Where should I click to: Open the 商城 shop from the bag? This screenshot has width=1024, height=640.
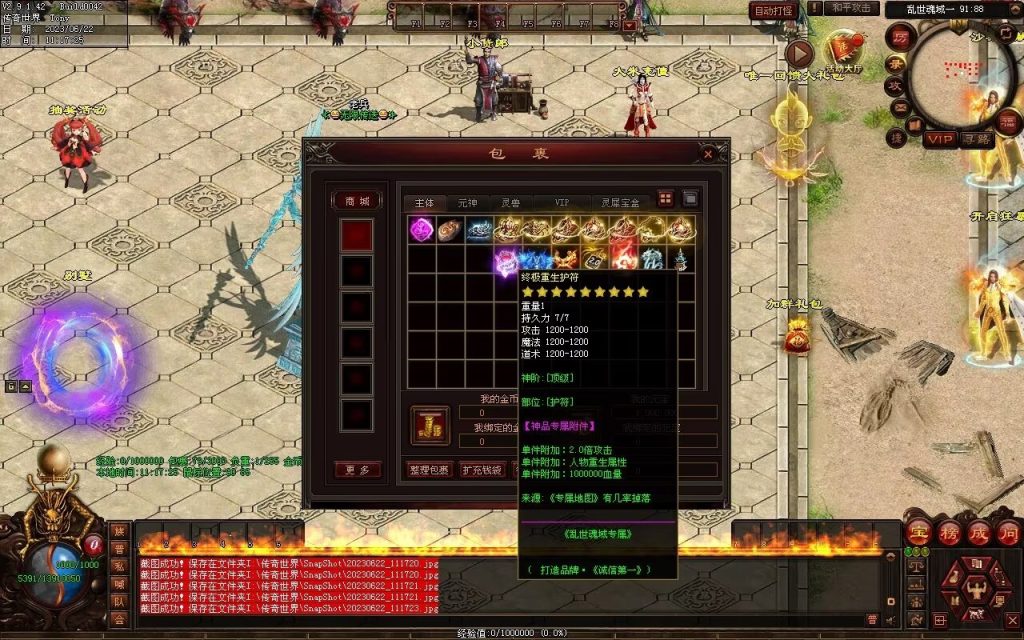click(x=357, y=201)
